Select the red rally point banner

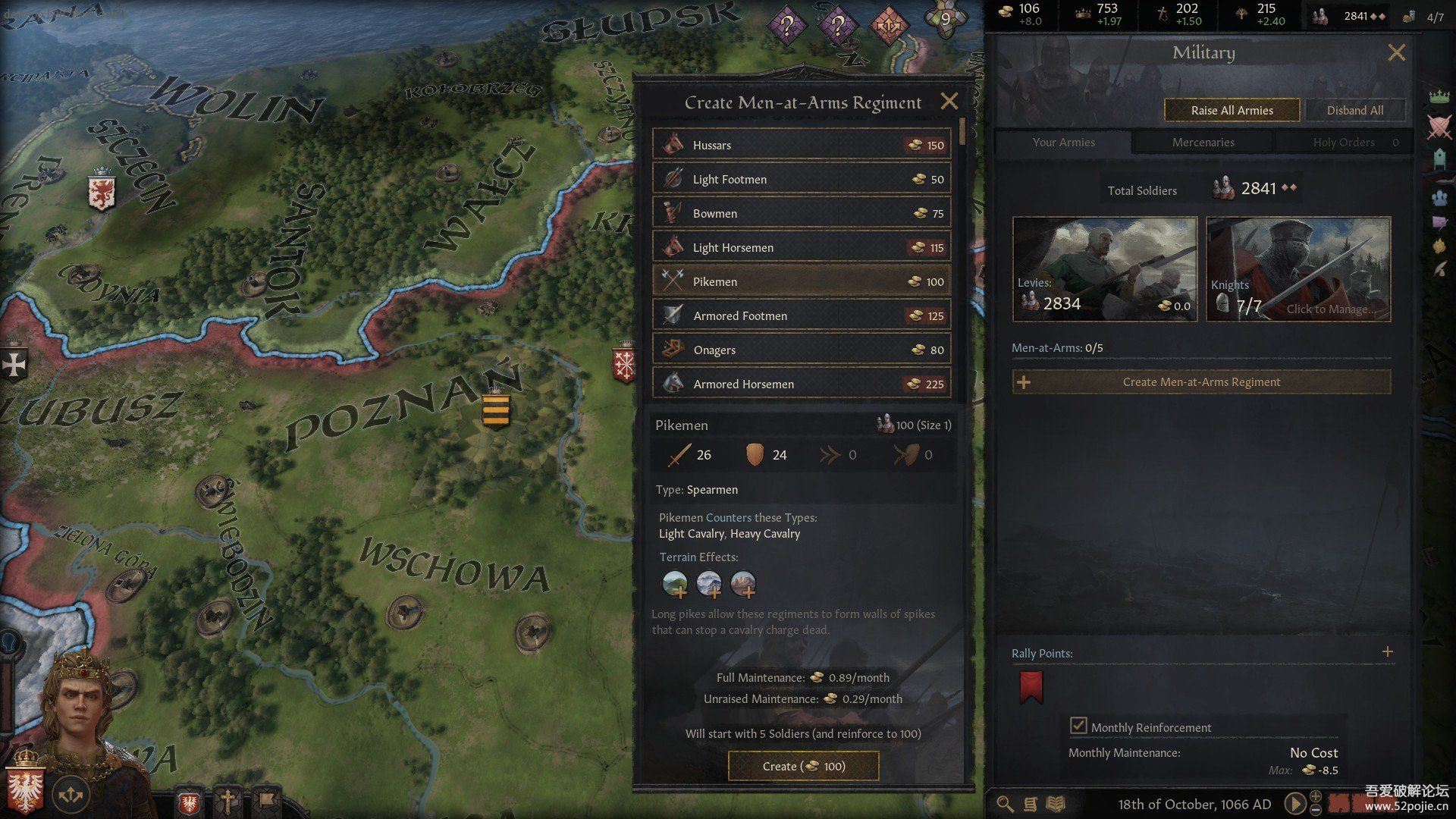(x=1031, y=686)
